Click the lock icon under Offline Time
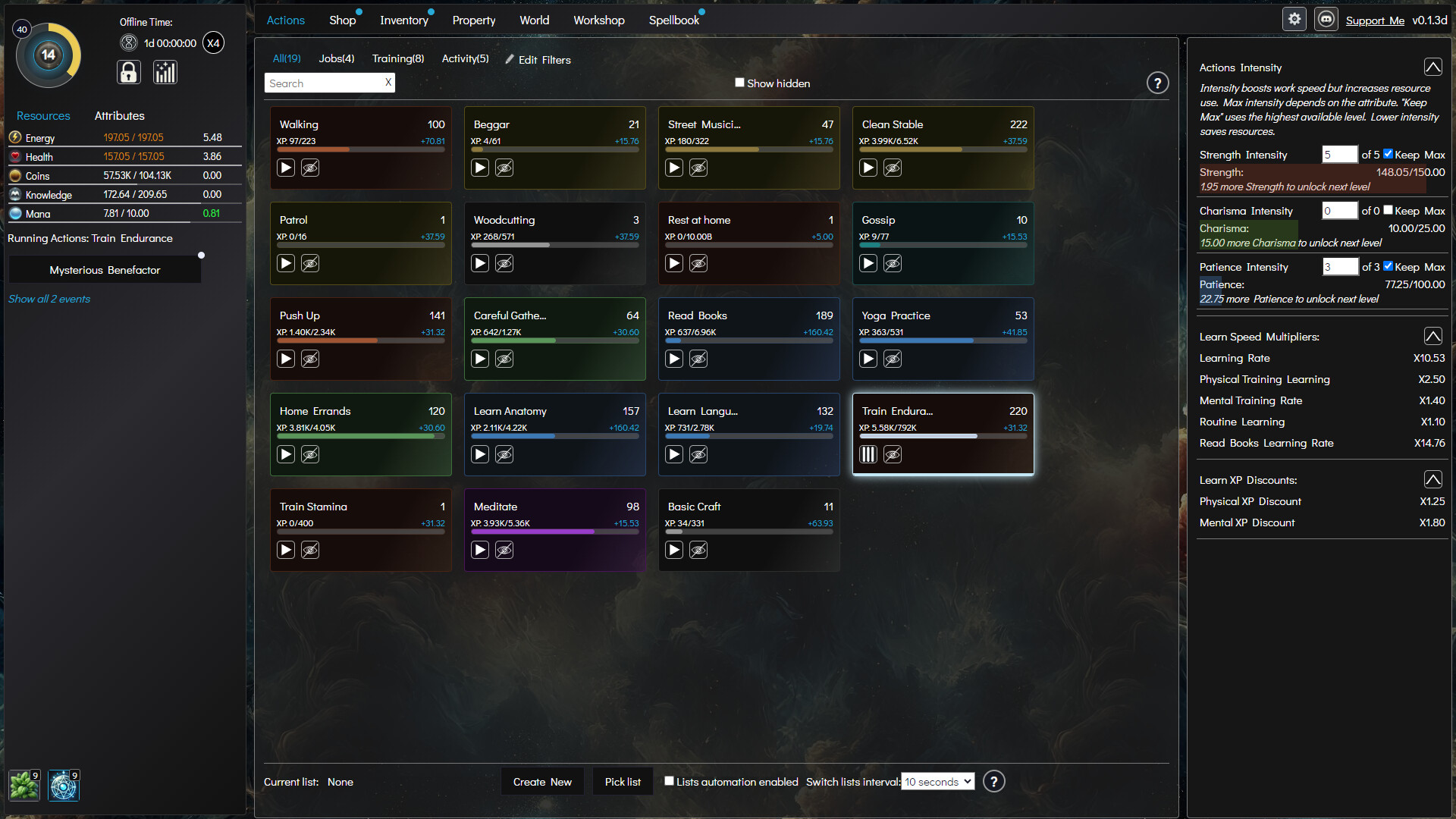Viewport: 1456px width, 819px height. (x=128, y=72)
